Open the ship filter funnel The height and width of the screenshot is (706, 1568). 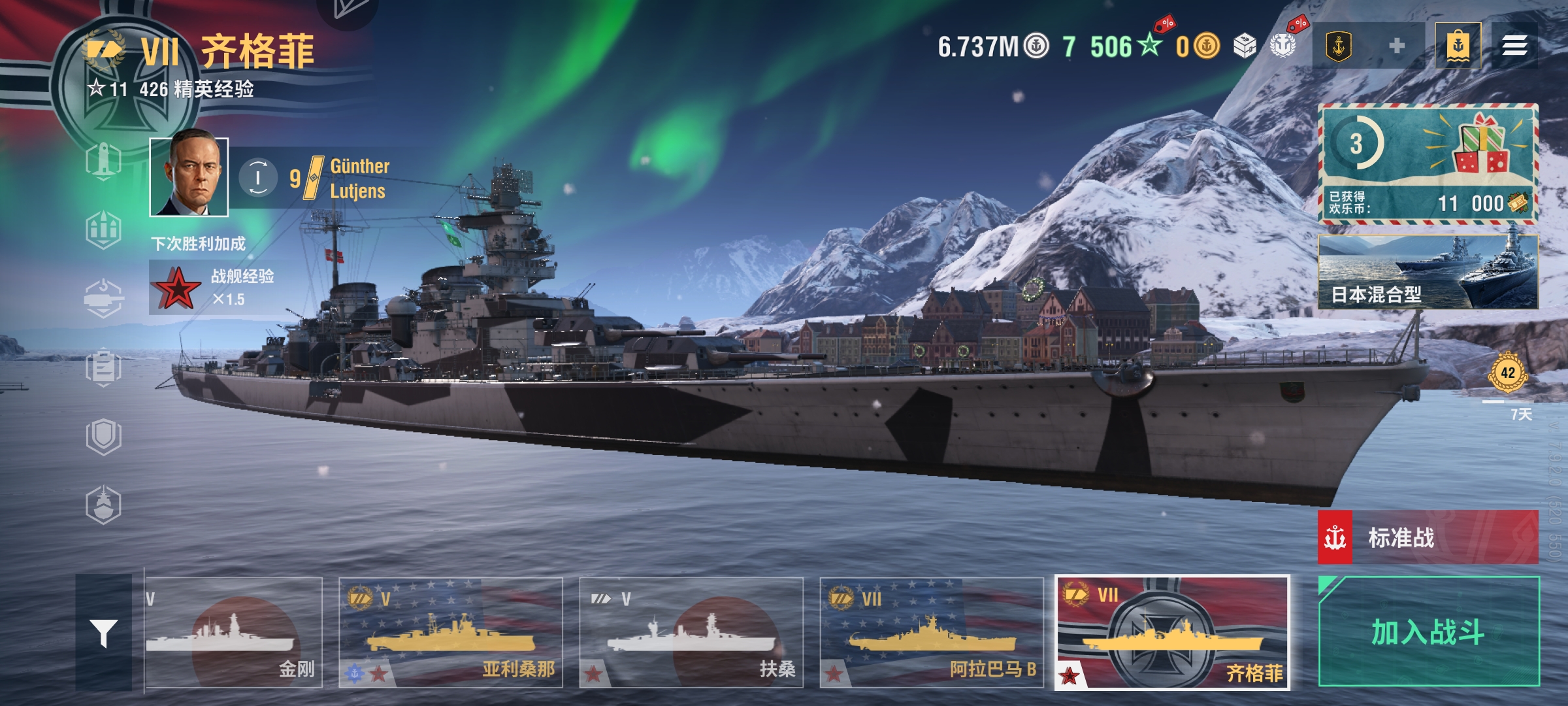pyautogui.click(x=104, y=633)
